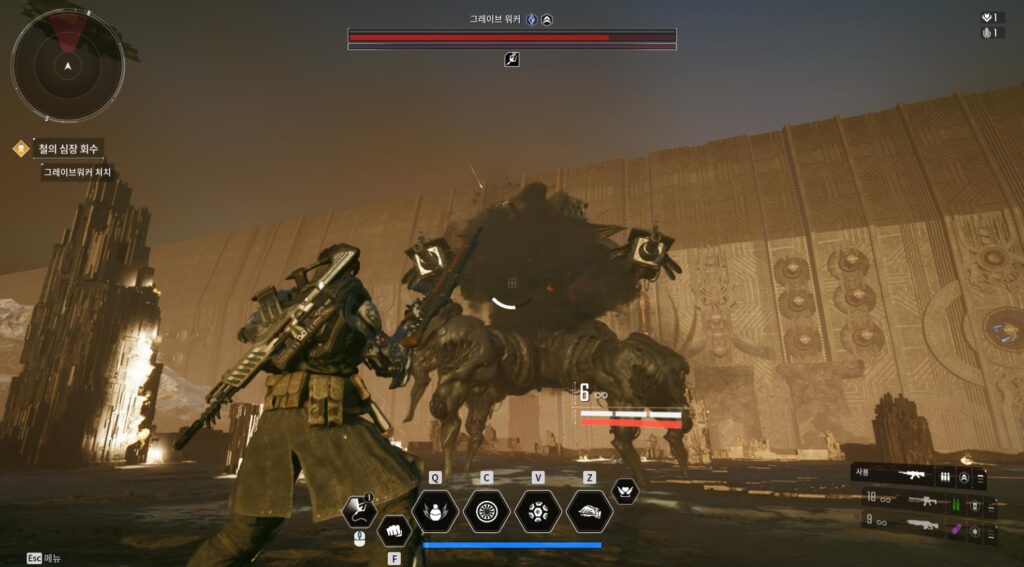Select the 그레이브워커 처치 objective
Image resolution: width=1024 pixels, height=567 pixels.
[76, 172]
